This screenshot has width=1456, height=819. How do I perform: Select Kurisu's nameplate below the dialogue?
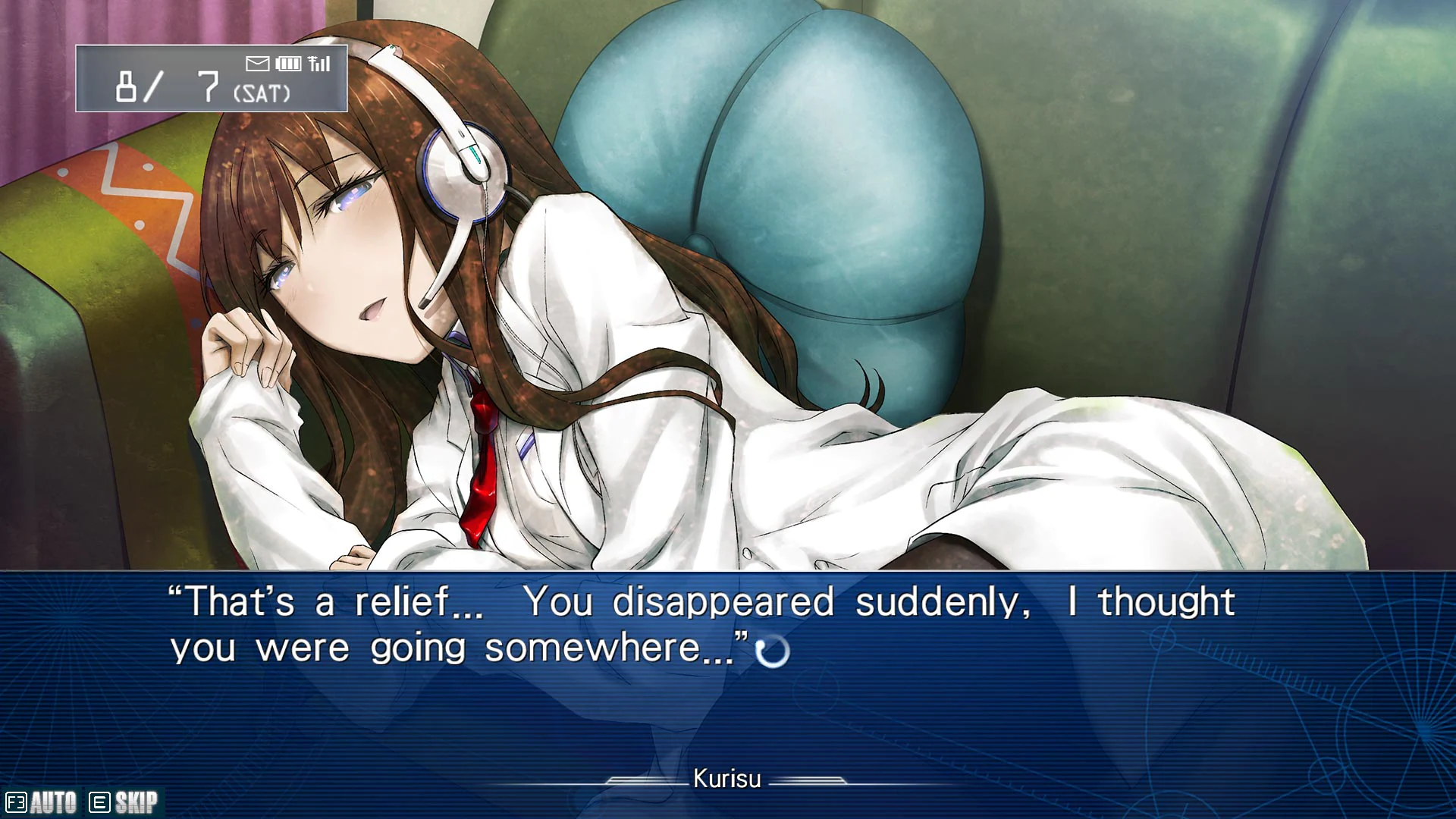click(x=727, y=779)
